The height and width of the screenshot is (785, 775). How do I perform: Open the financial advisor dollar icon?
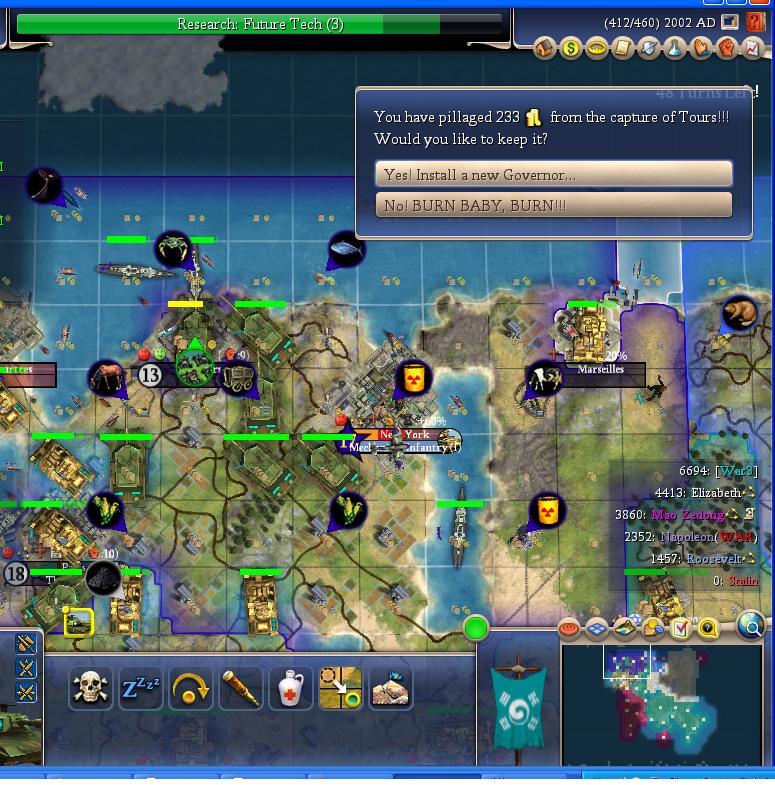(x=571, y=48)
